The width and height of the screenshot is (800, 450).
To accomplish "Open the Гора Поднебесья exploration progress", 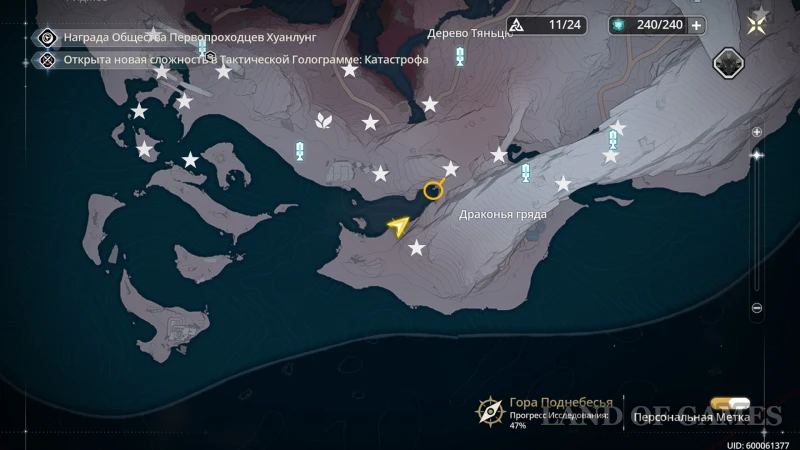I will coord(490,410).
